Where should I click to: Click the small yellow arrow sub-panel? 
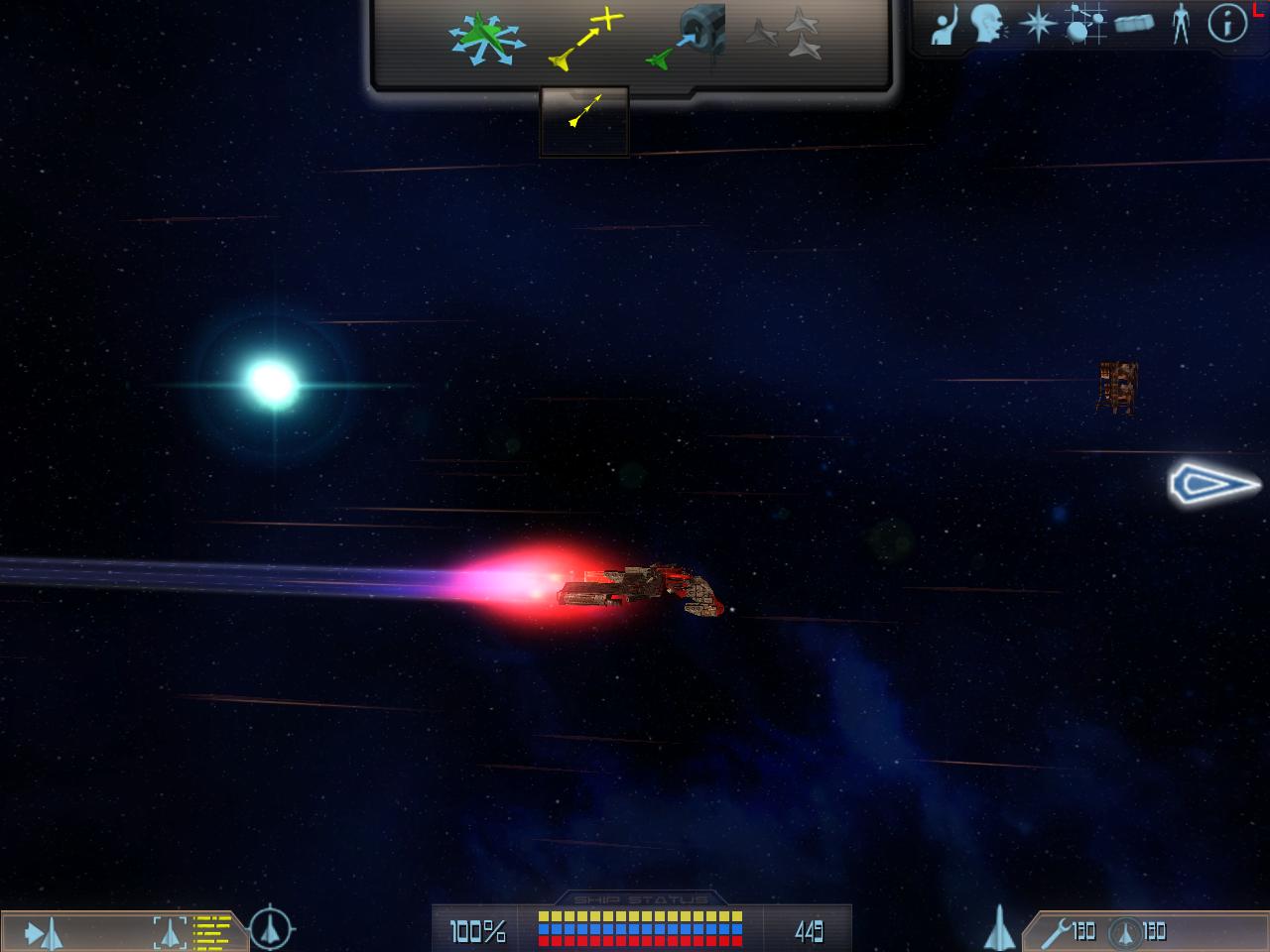pyautogui.click(x=584, y=110)
